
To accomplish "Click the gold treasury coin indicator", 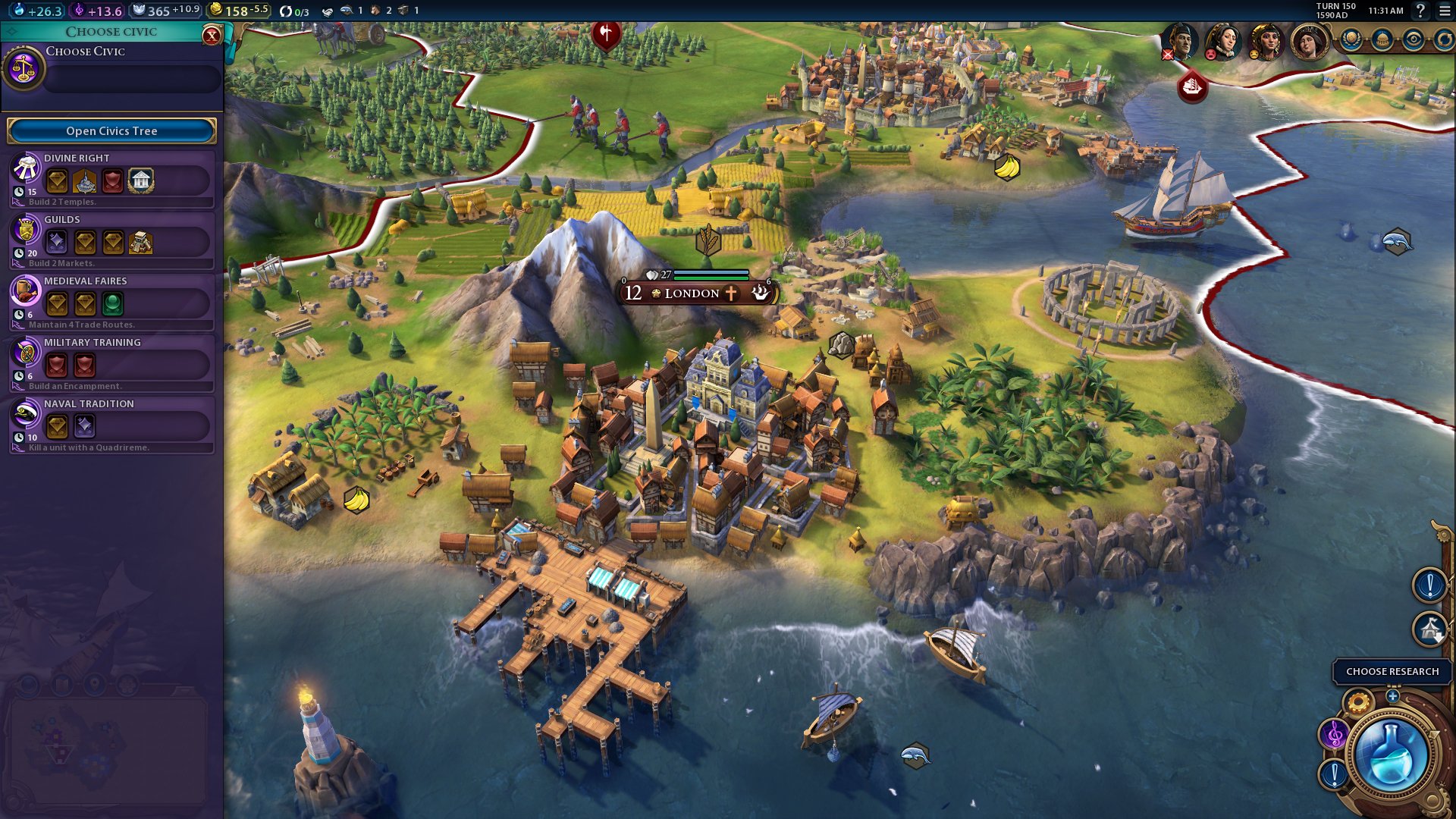I will pos(228,11).
